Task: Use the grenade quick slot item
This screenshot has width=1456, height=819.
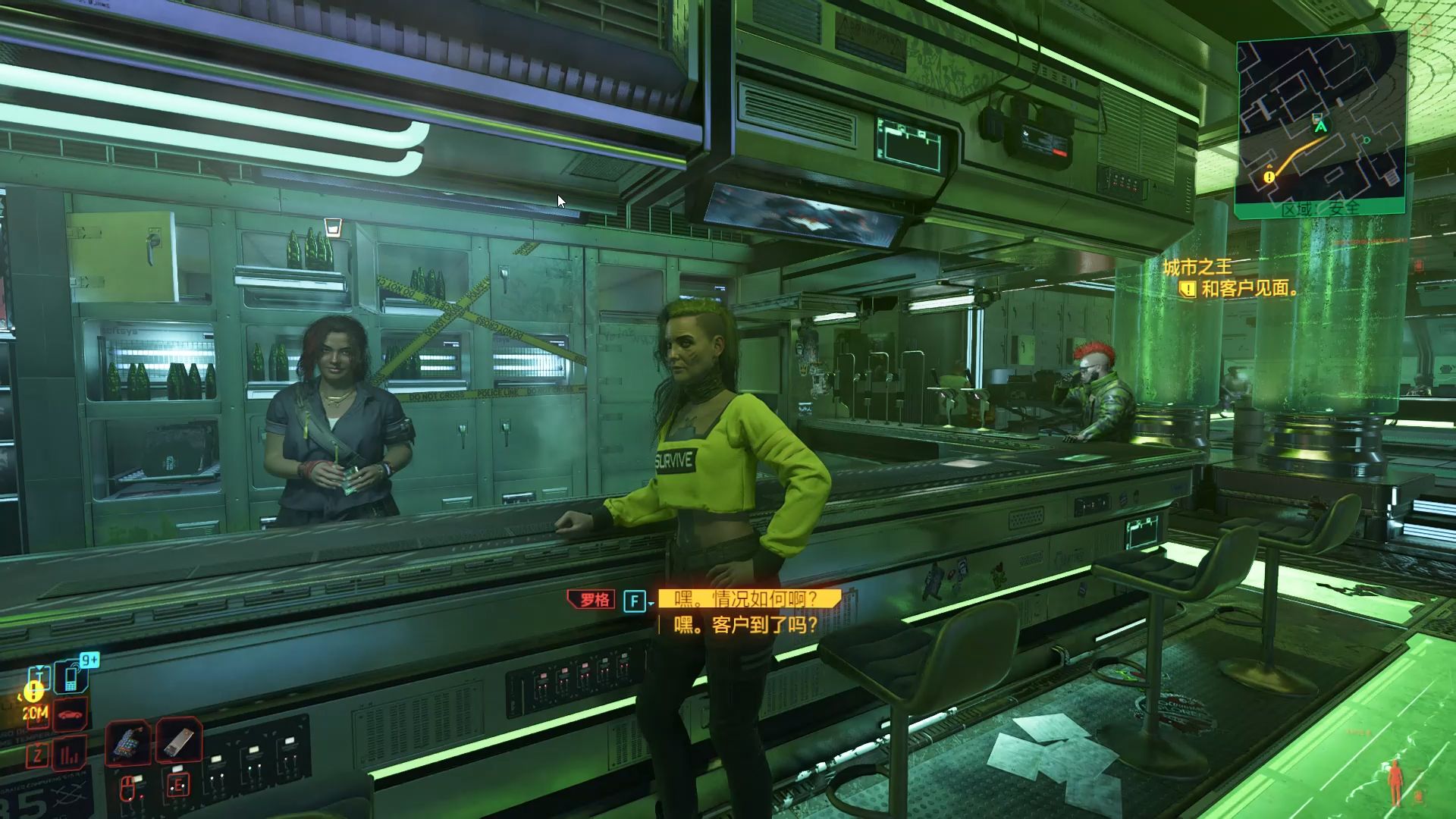Action: click(130, 741)
